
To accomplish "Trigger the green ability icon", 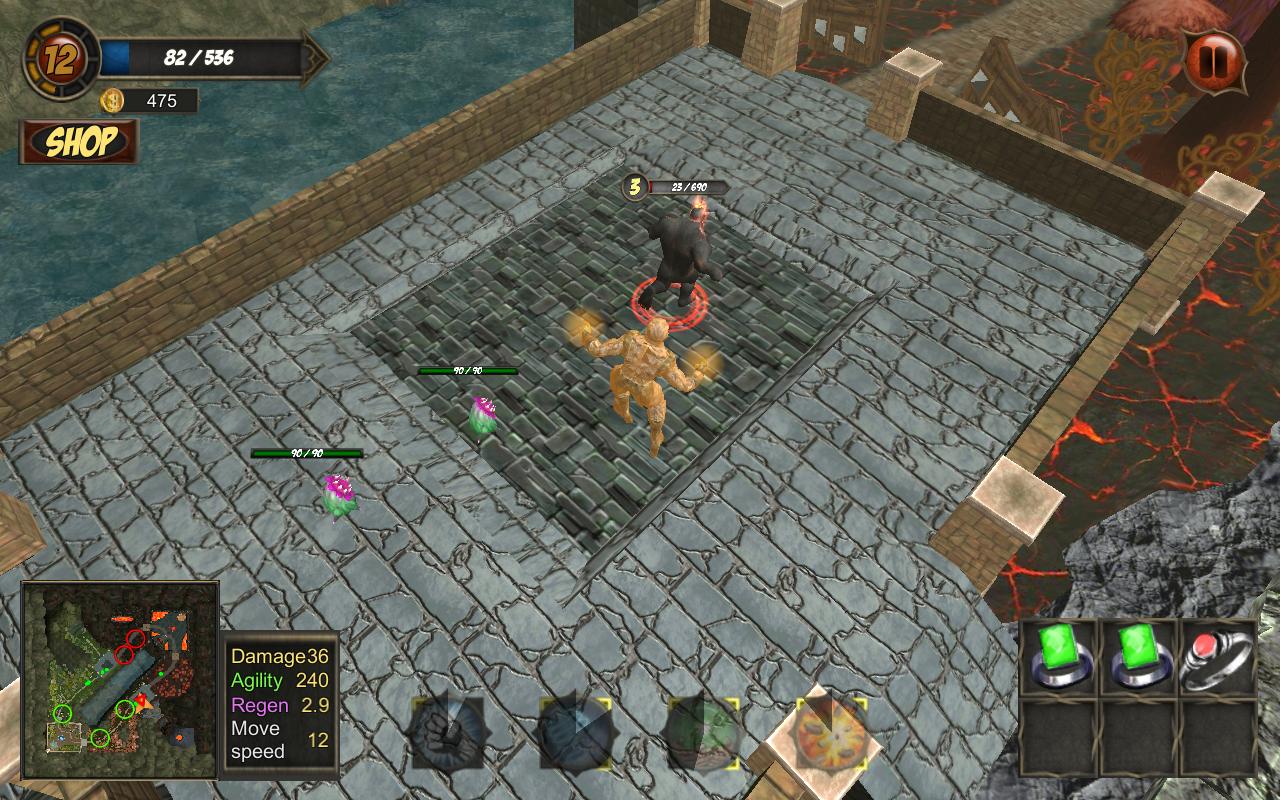I will (704, 733).
